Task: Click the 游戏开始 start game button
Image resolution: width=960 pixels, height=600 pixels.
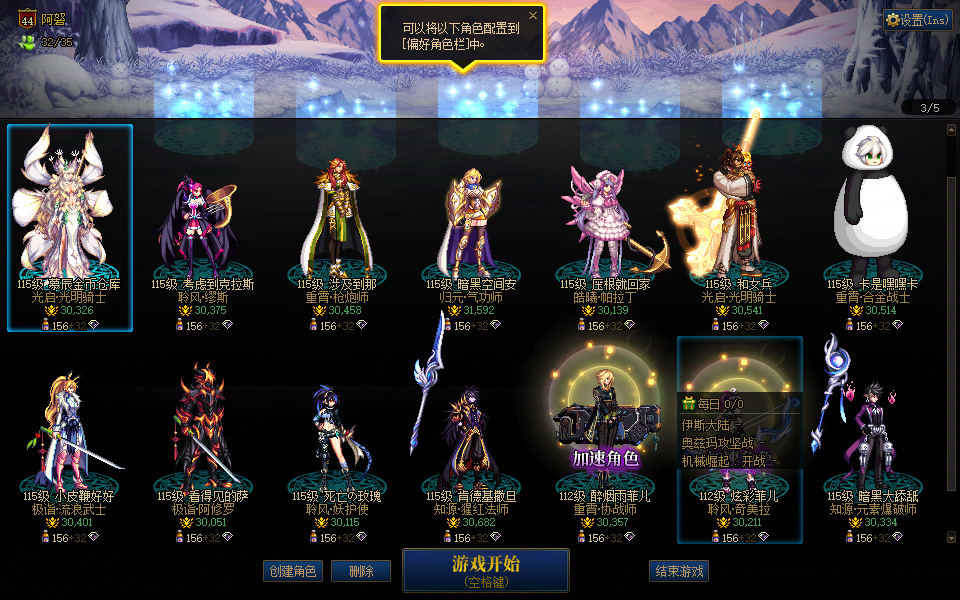Action: coord(485,569)
